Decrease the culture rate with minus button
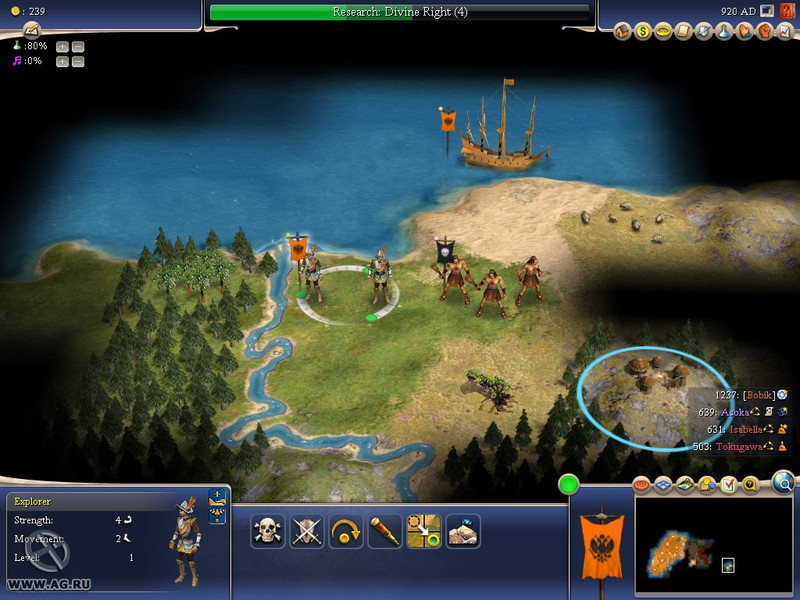 78,61
